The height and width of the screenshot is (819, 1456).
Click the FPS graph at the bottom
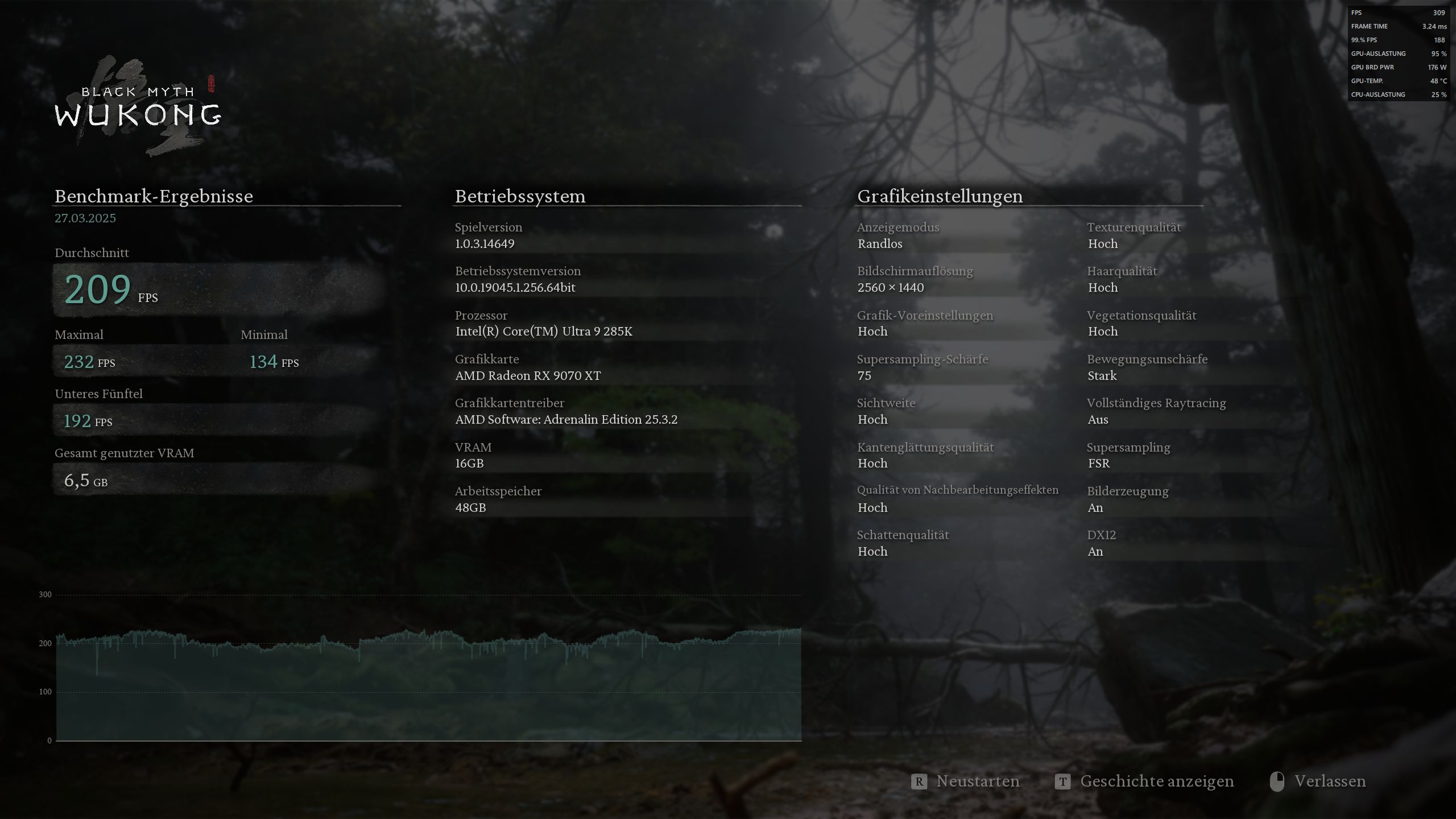point(427,671)
